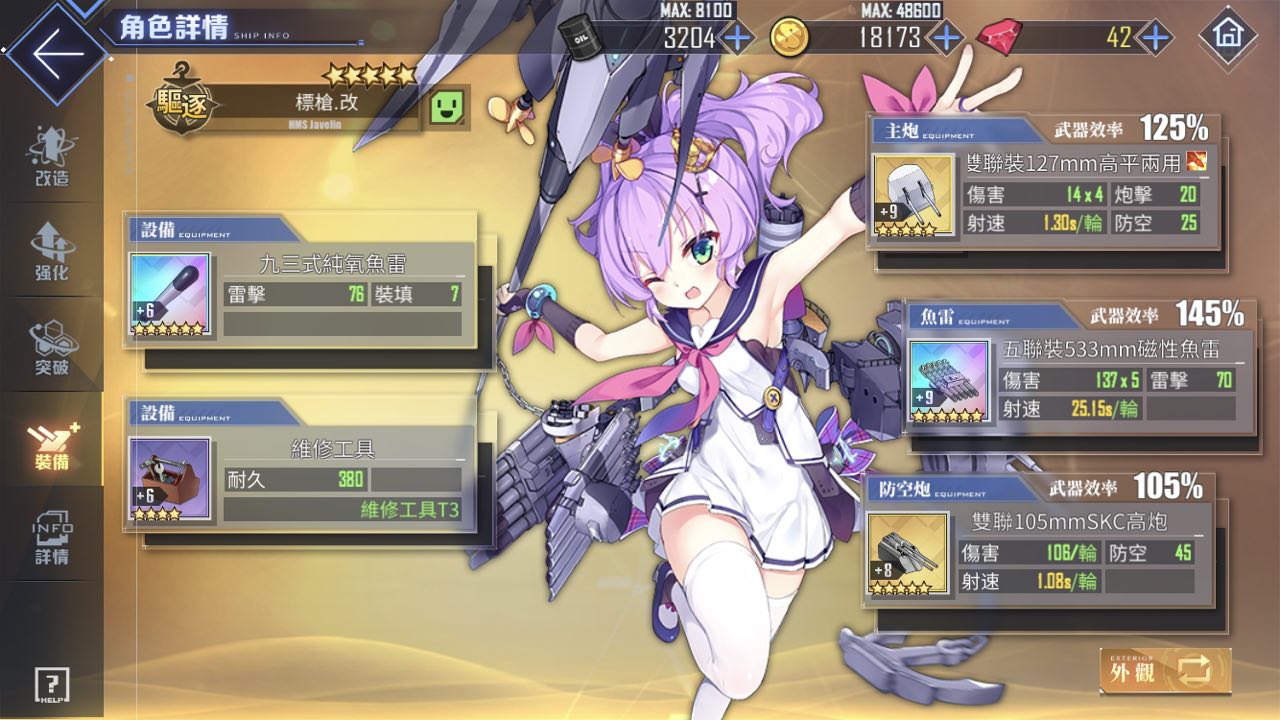Screen dimensions: 1280x720
Task: Pick the twin 105mm SKC anti-air slot
Action: pos(1040,552)
